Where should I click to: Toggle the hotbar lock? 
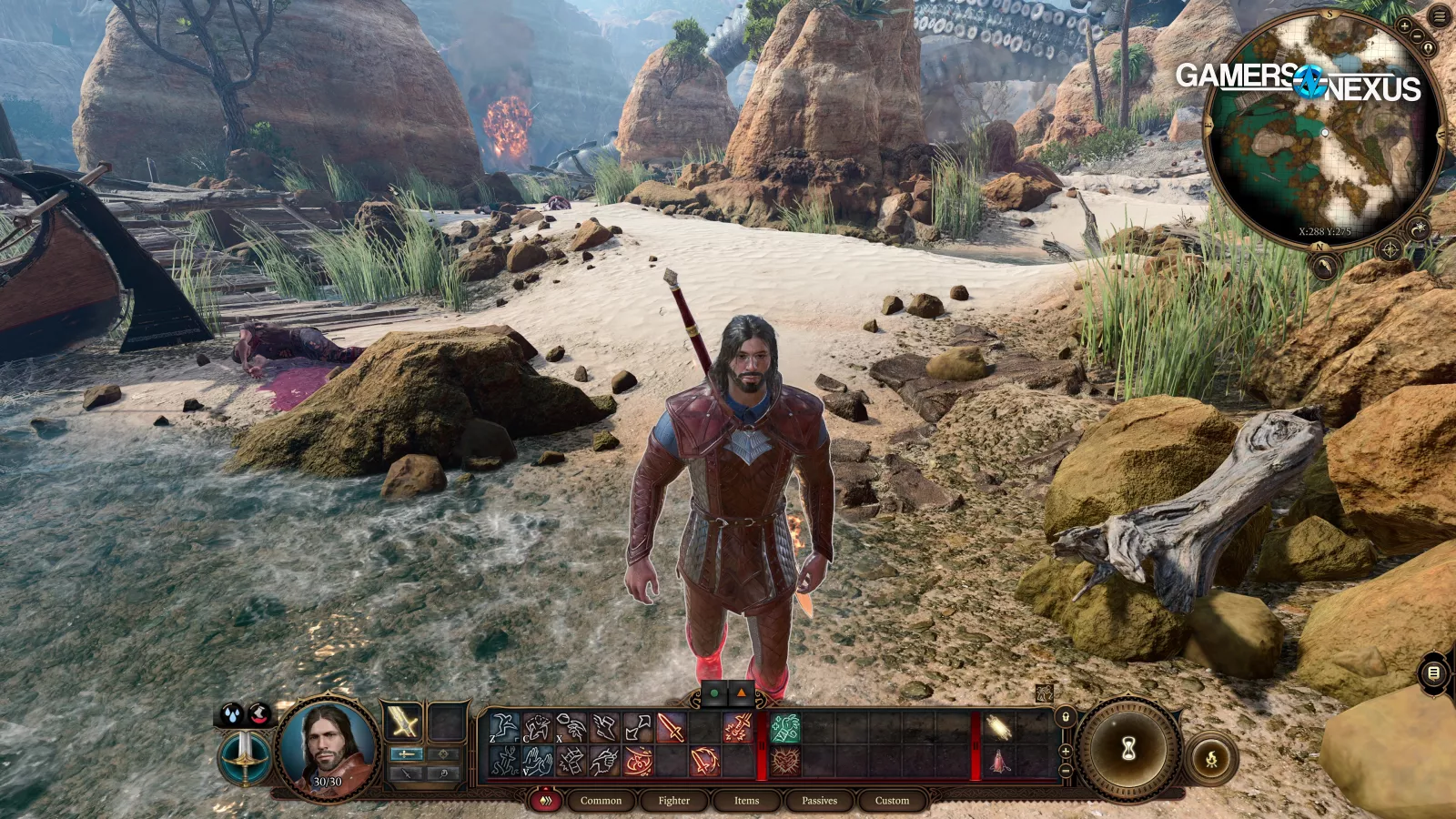[1065, 717]
